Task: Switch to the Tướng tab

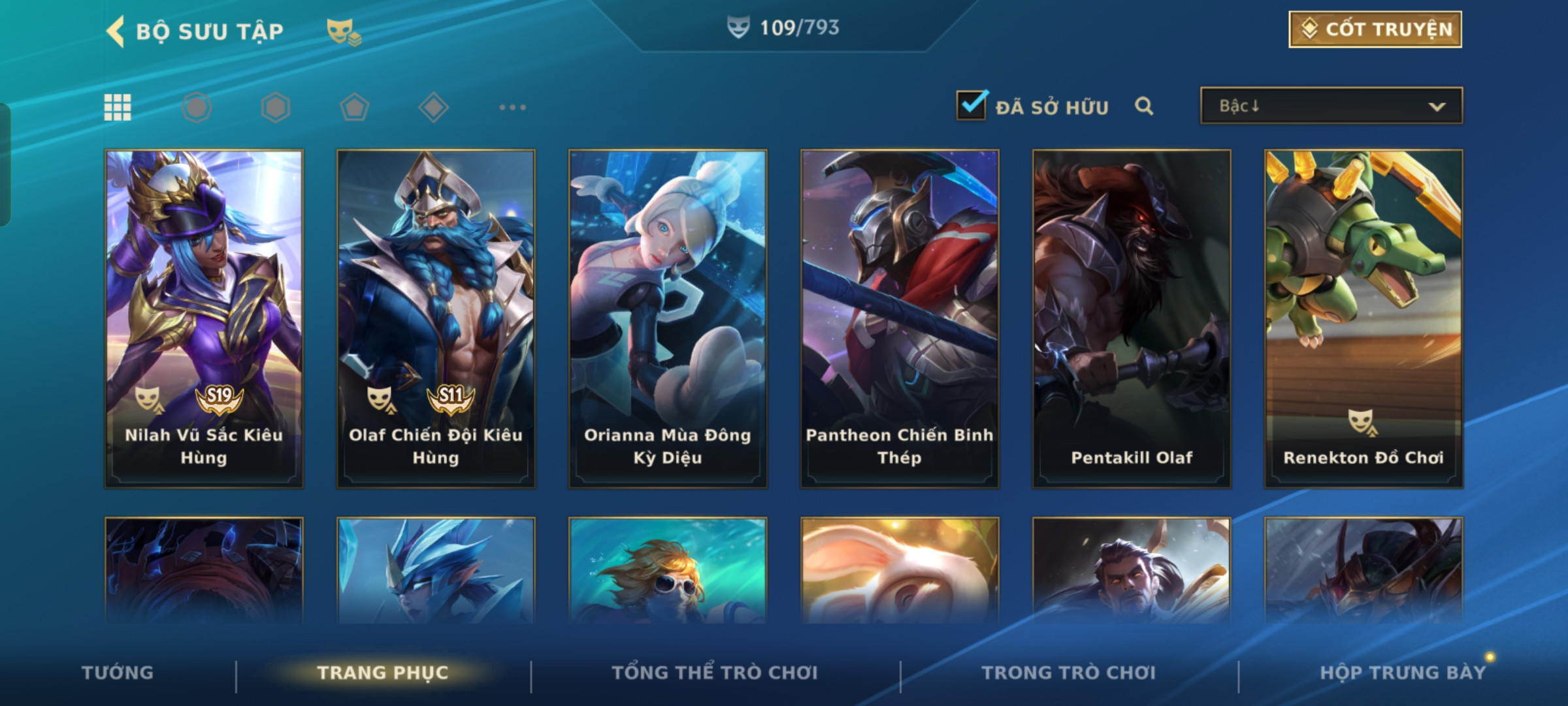Action: 118,673
